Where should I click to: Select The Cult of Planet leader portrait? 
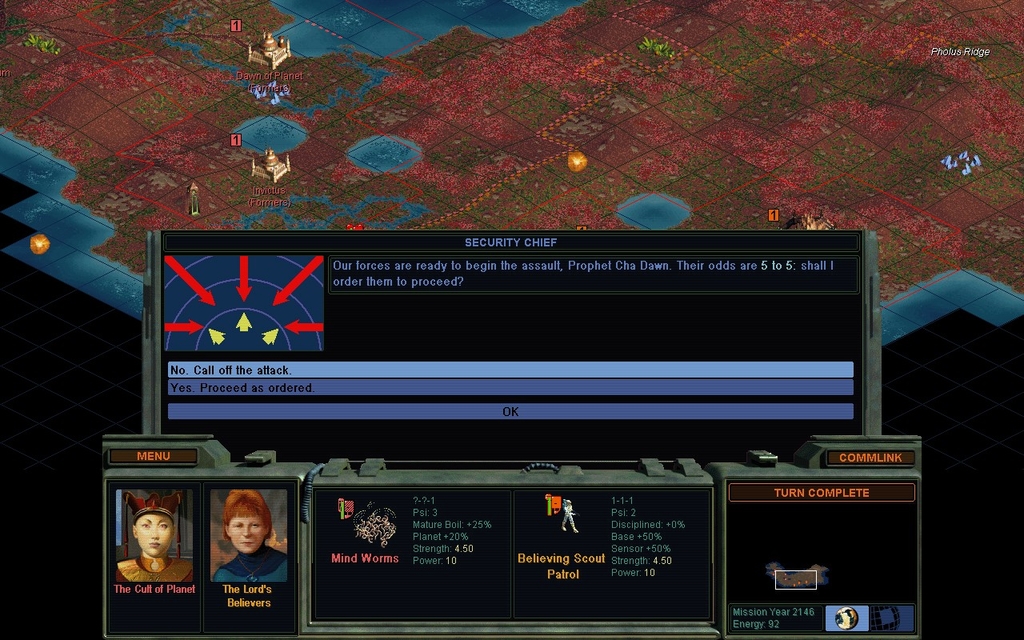[154, 535]
